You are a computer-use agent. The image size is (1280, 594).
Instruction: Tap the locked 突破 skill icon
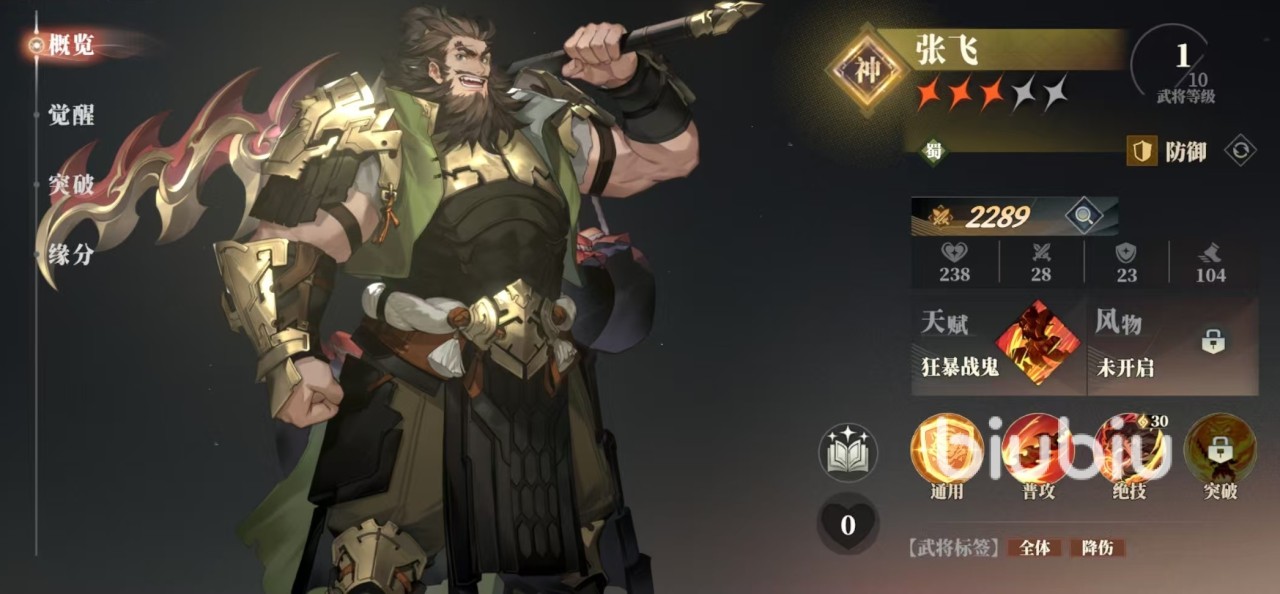pyautogui.click(x=1219, y=450)
